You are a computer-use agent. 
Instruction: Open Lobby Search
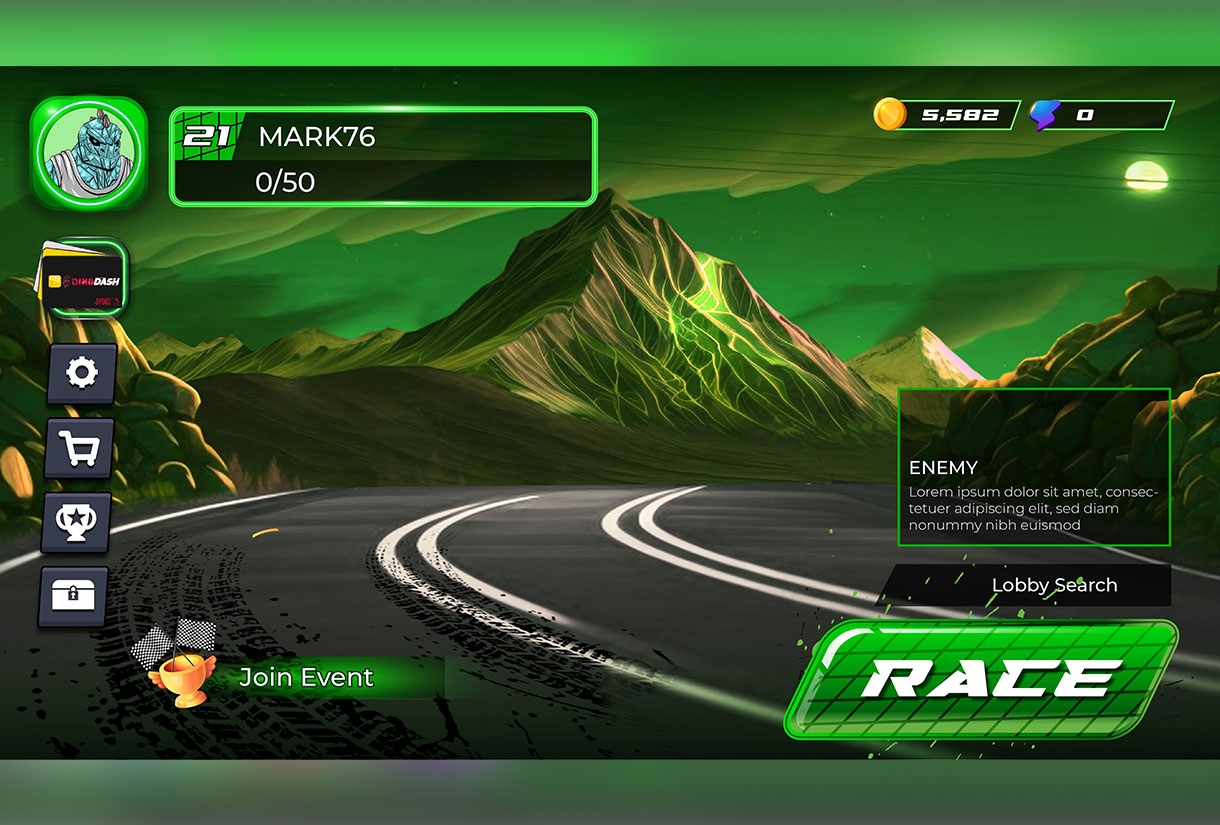pyautogui.click(x=1029, y=585)
